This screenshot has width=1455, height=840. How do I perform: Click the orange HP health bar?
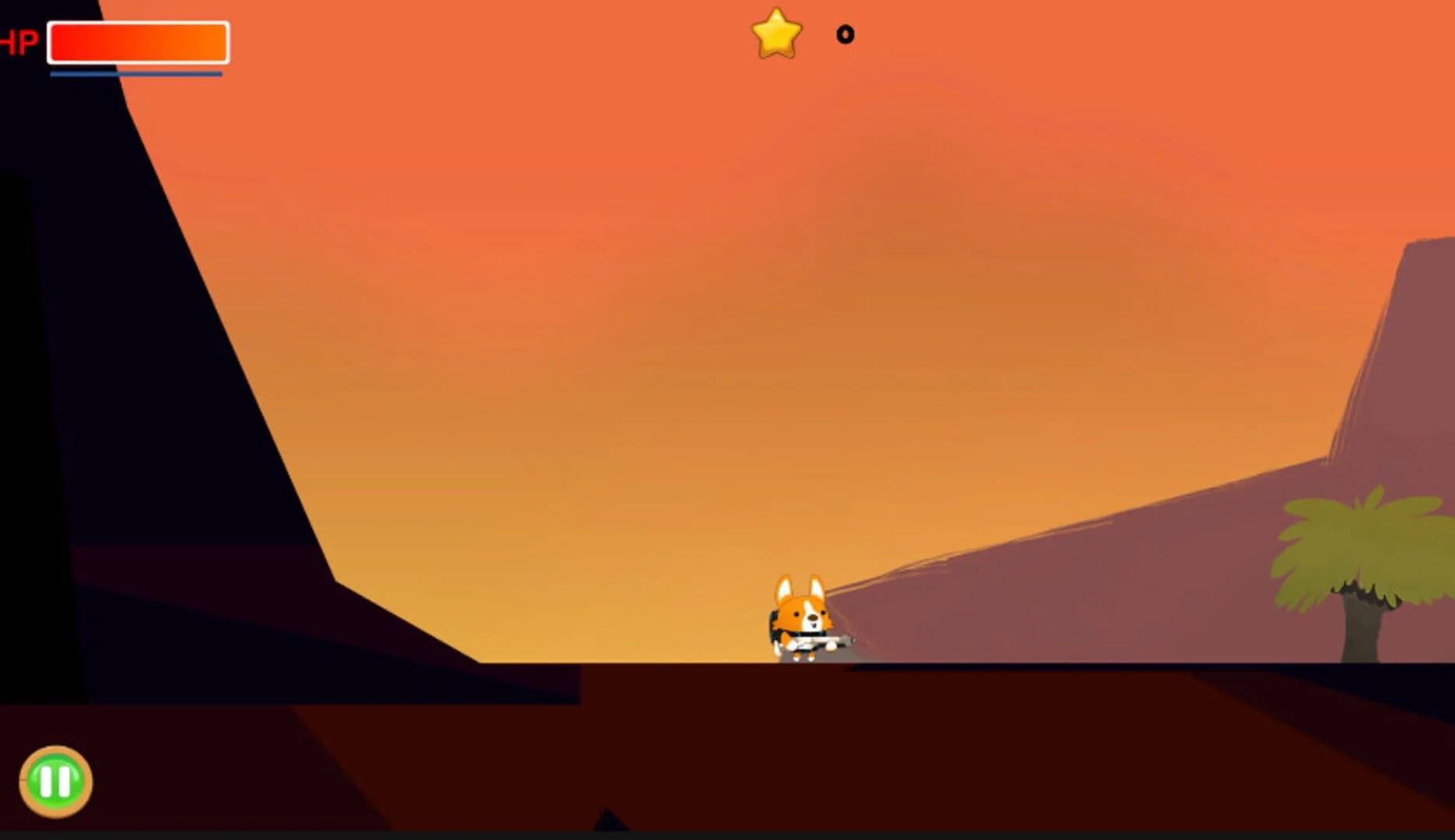click(x=136, y=43)
